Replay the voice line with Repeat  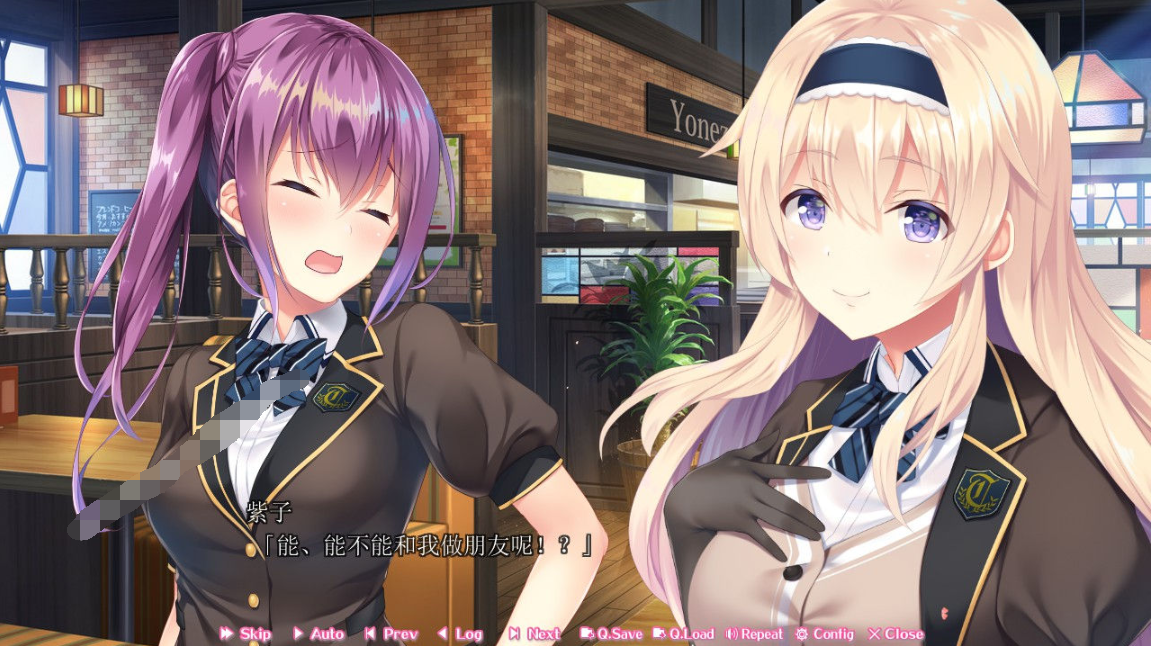coord(755,634)
